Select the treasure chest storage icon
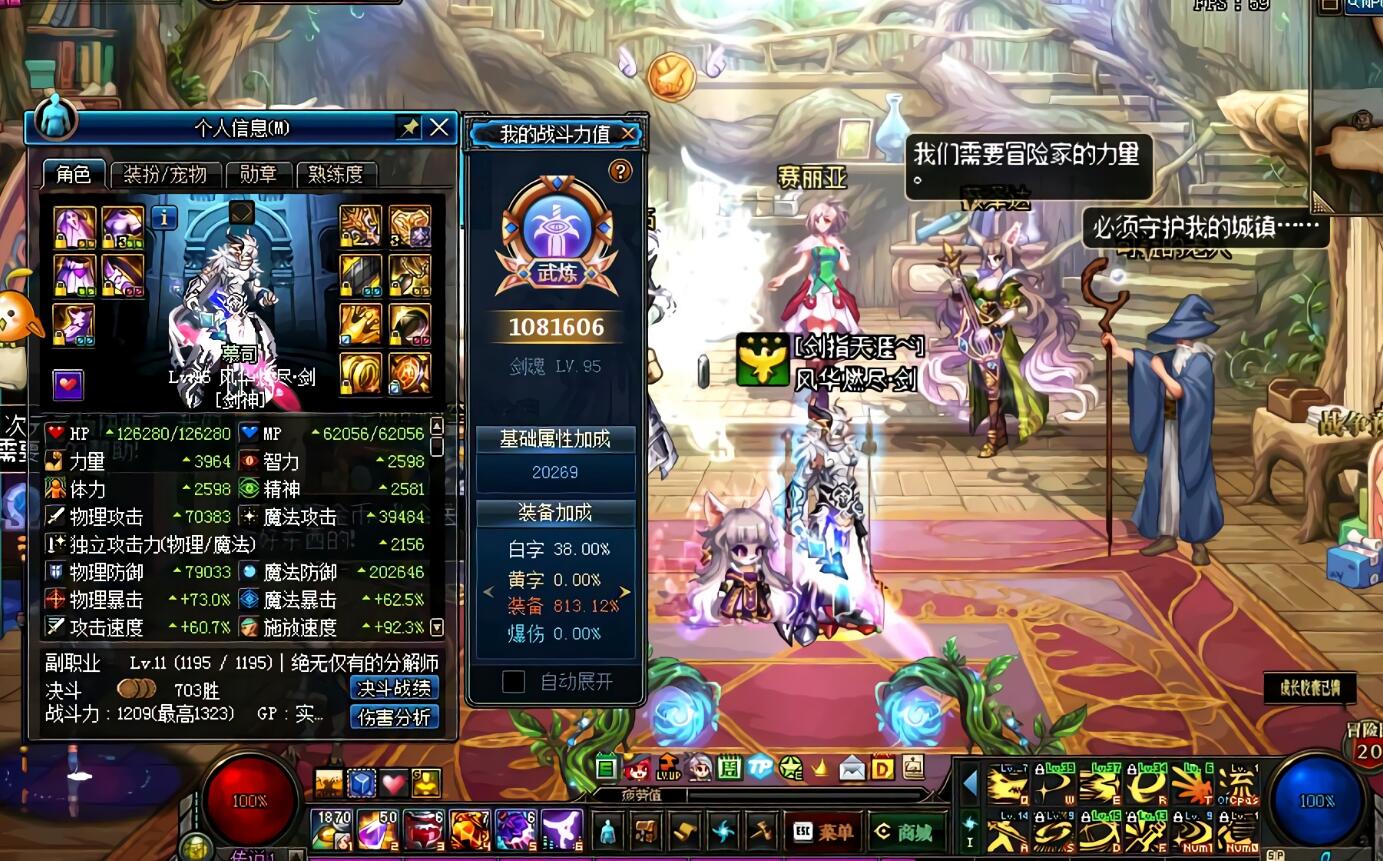This screenshot has height=861, width=1383. [646, 832]
